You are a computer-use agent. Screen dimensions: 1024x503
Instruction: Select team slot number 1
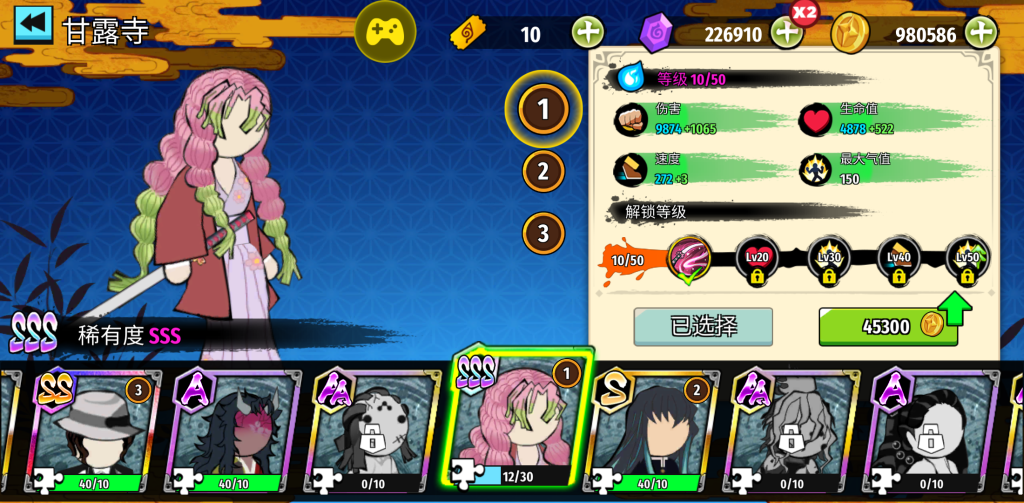(x=543, y=109)
